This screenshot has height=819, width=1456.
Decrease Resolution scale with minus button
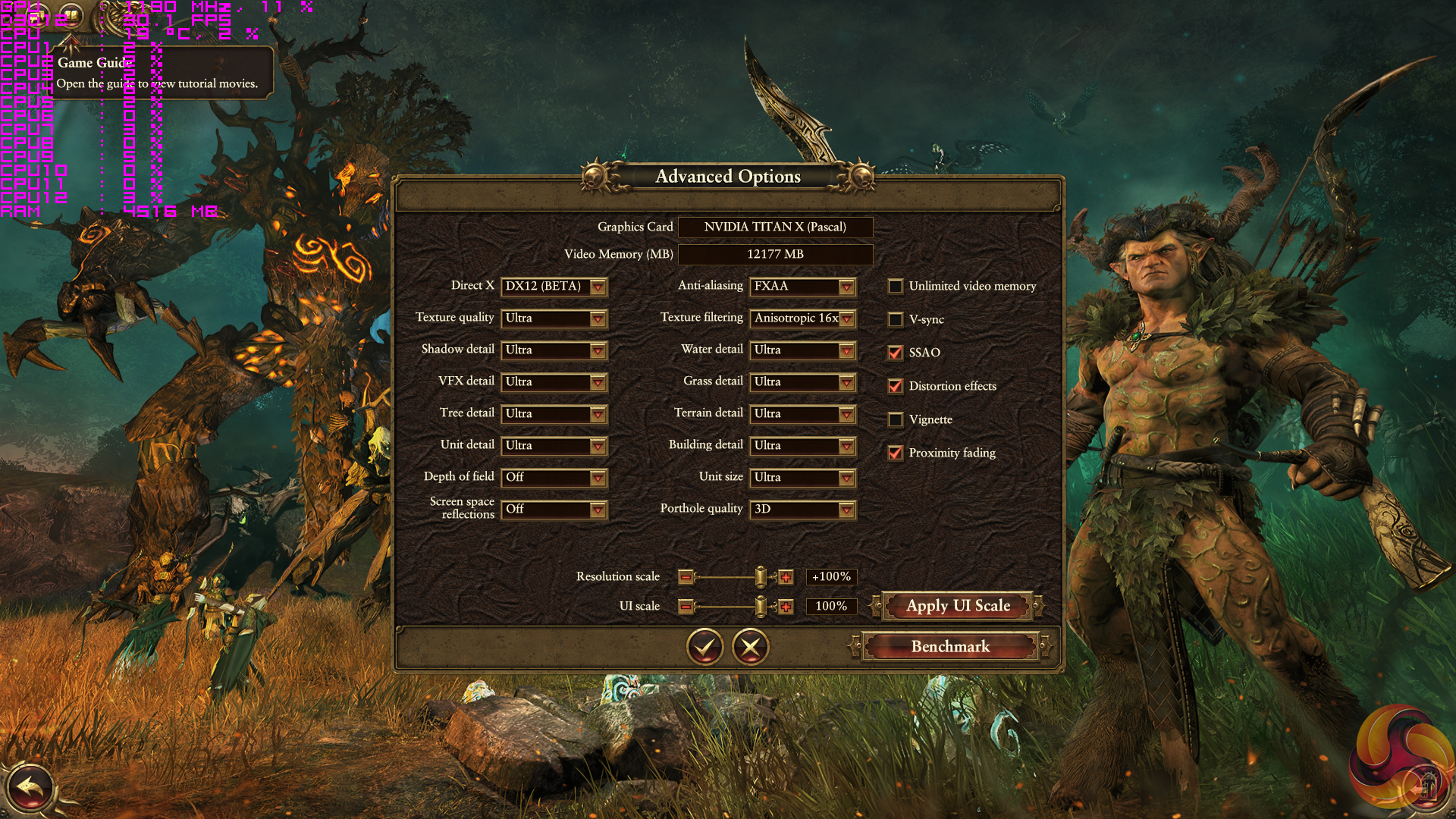pyautogui.click(x=686, y=578)
